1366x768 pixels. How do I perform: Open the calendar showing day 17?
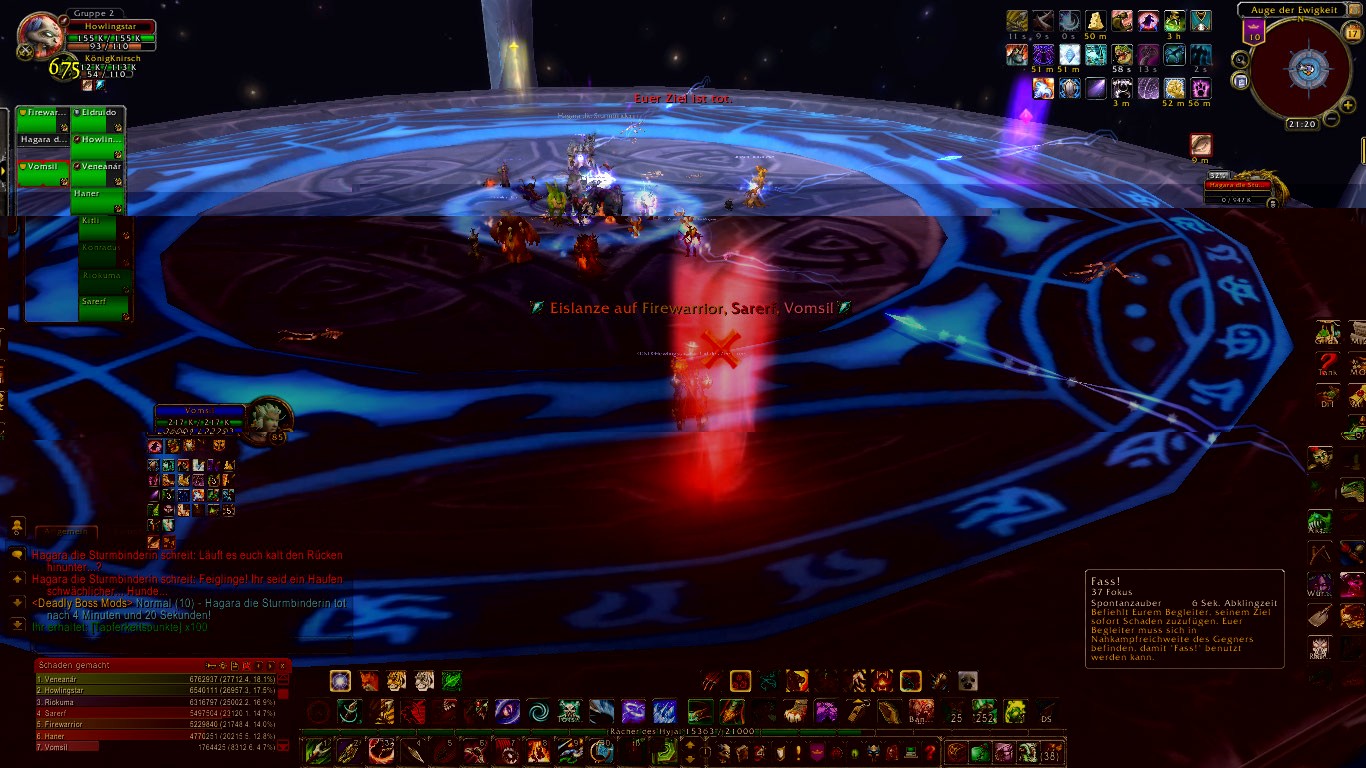click(x=1352, y=32)
